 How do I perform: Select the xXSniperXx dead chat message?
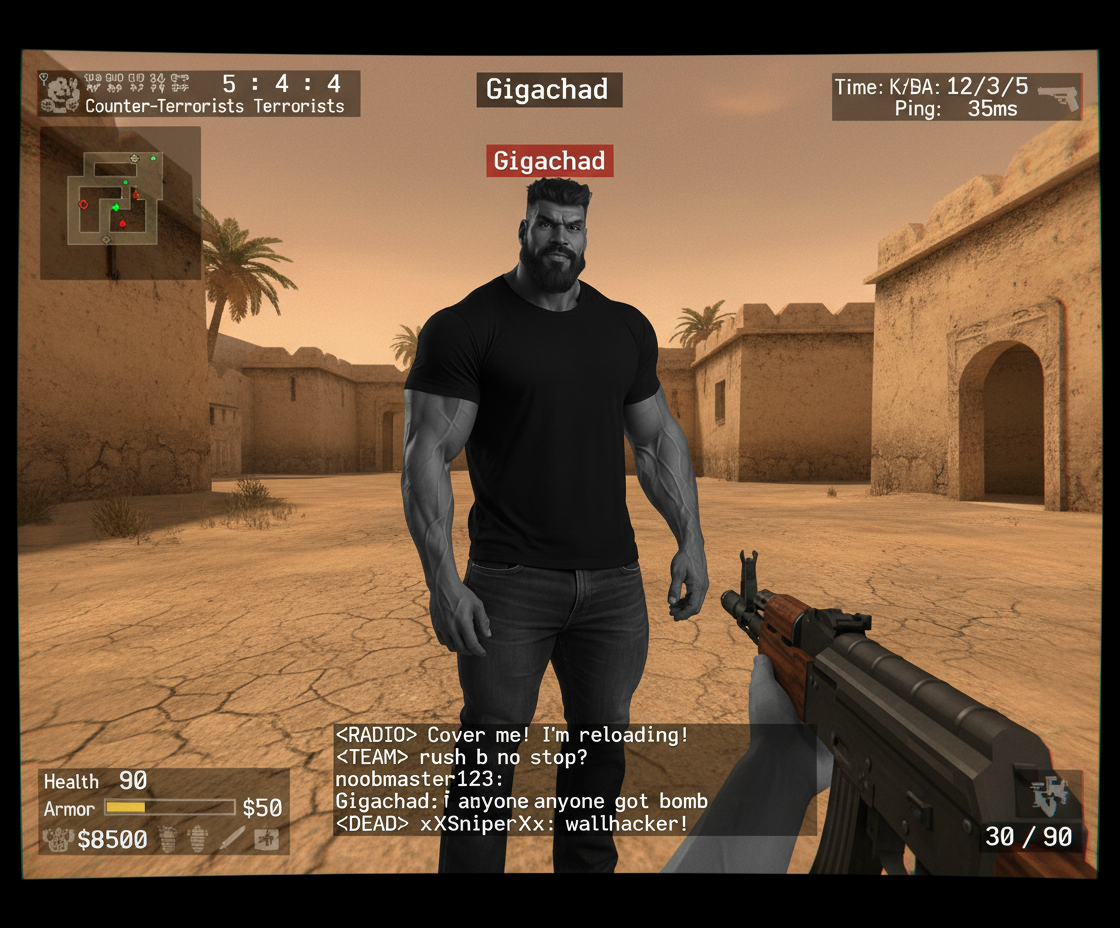(x=512, y=824)
